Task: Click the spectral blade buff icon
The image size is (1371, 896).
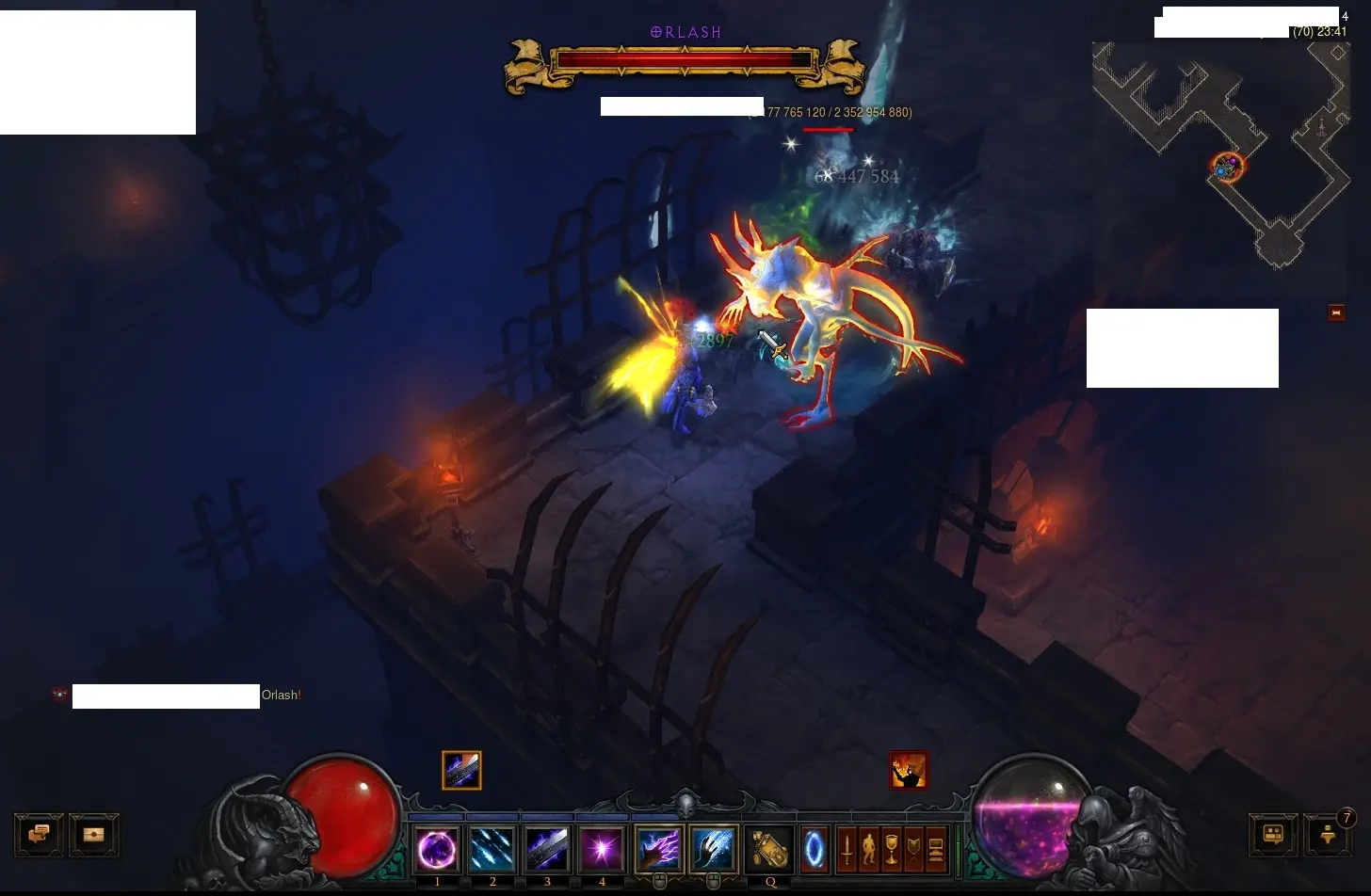Action: [461, 770]
